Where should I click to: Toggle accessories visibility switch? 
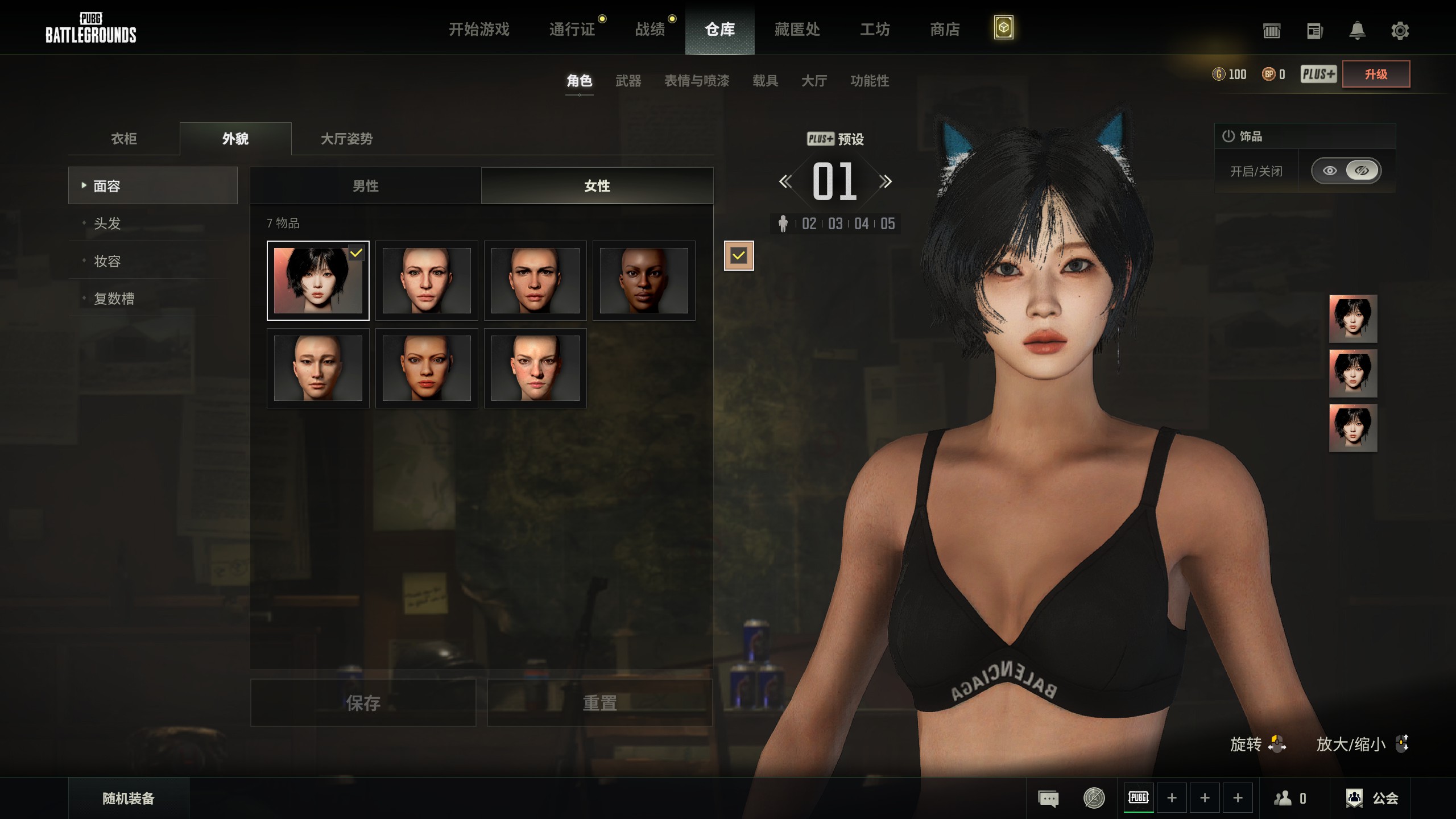[1346, 171]
